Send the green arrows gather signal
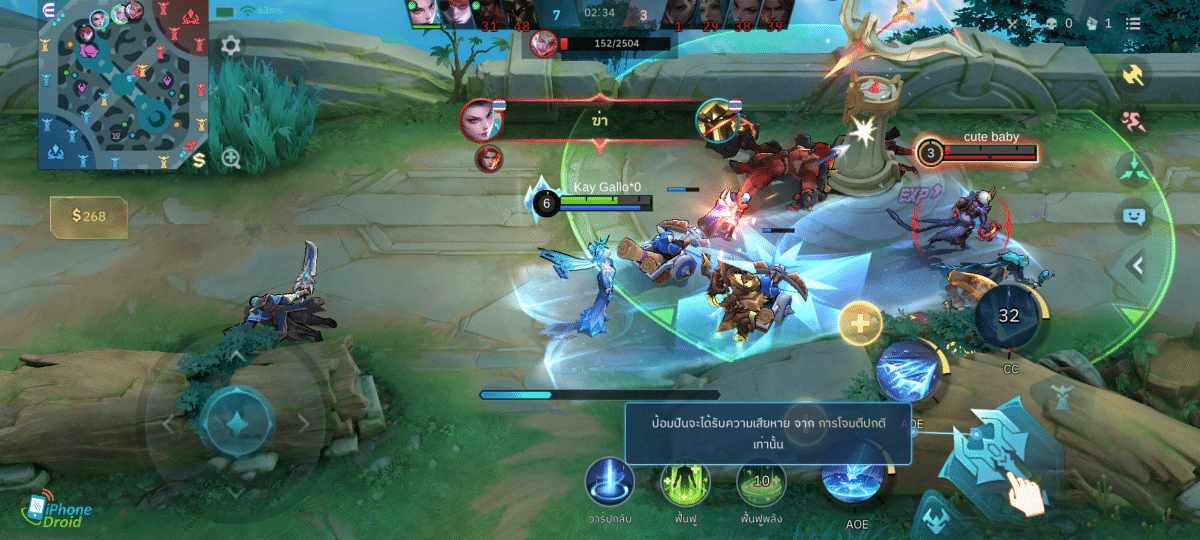Screen dimensions: 1200x540 tap(1134, 168)
